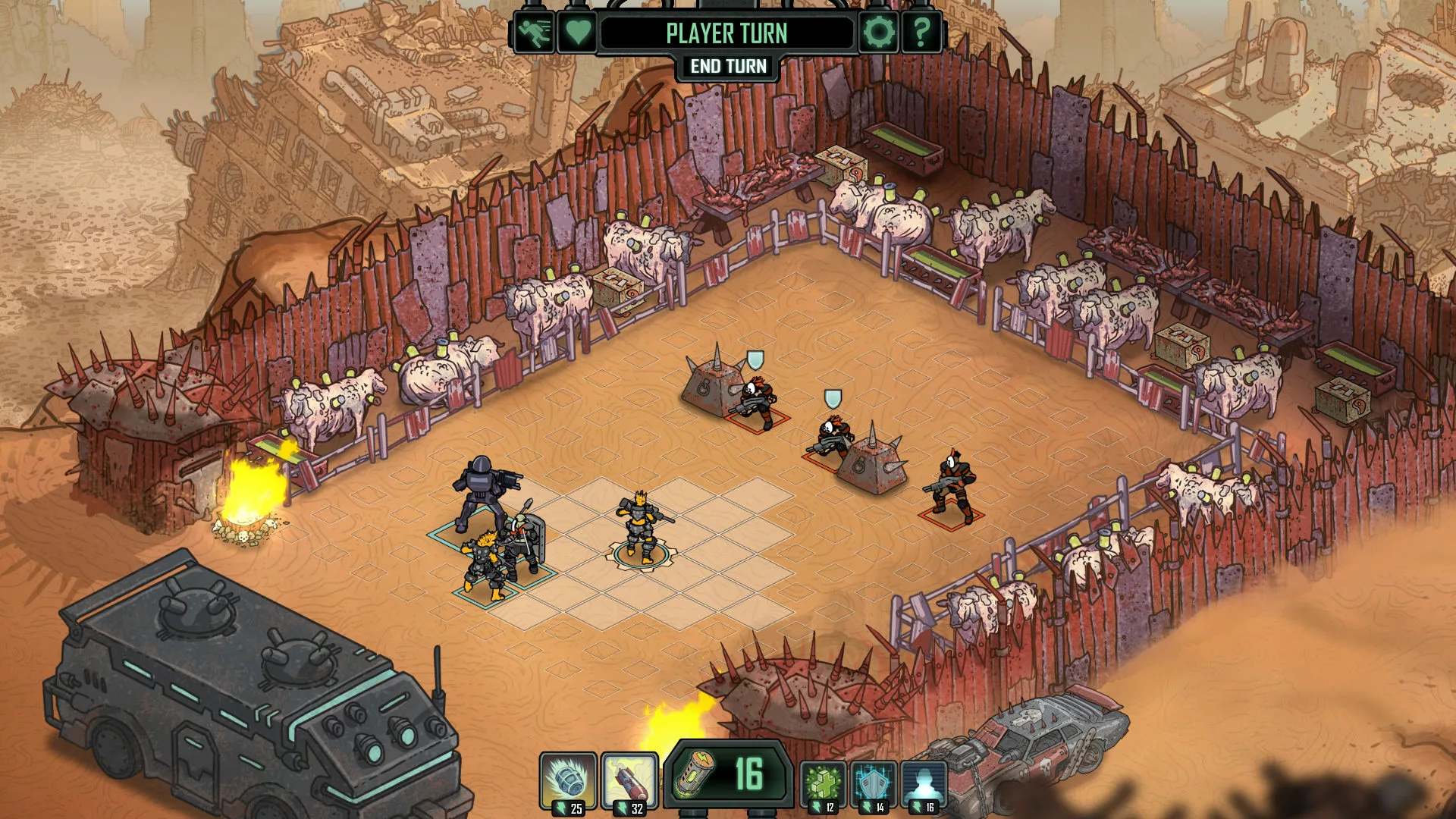End the current player turn

click(728, 67)
